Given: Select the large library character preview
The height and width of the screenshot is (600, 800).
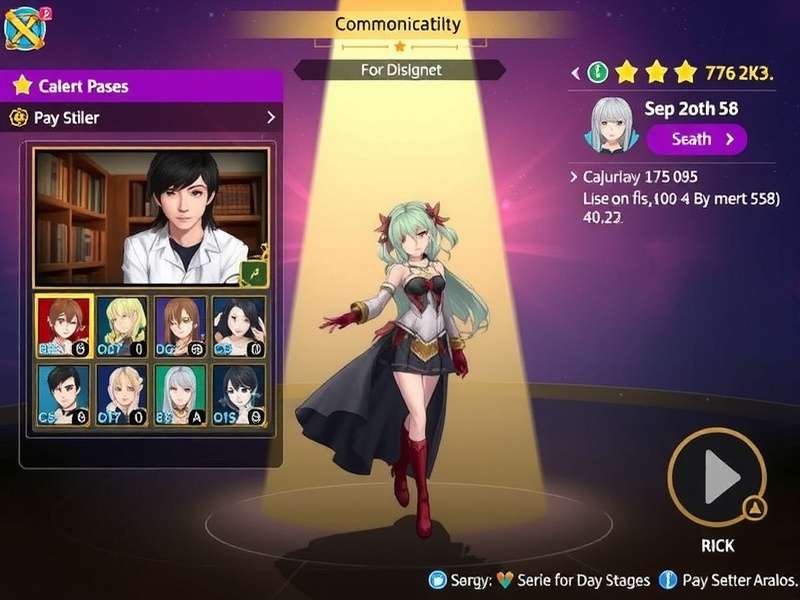Looking at the screenshot, I should [150, 217].
